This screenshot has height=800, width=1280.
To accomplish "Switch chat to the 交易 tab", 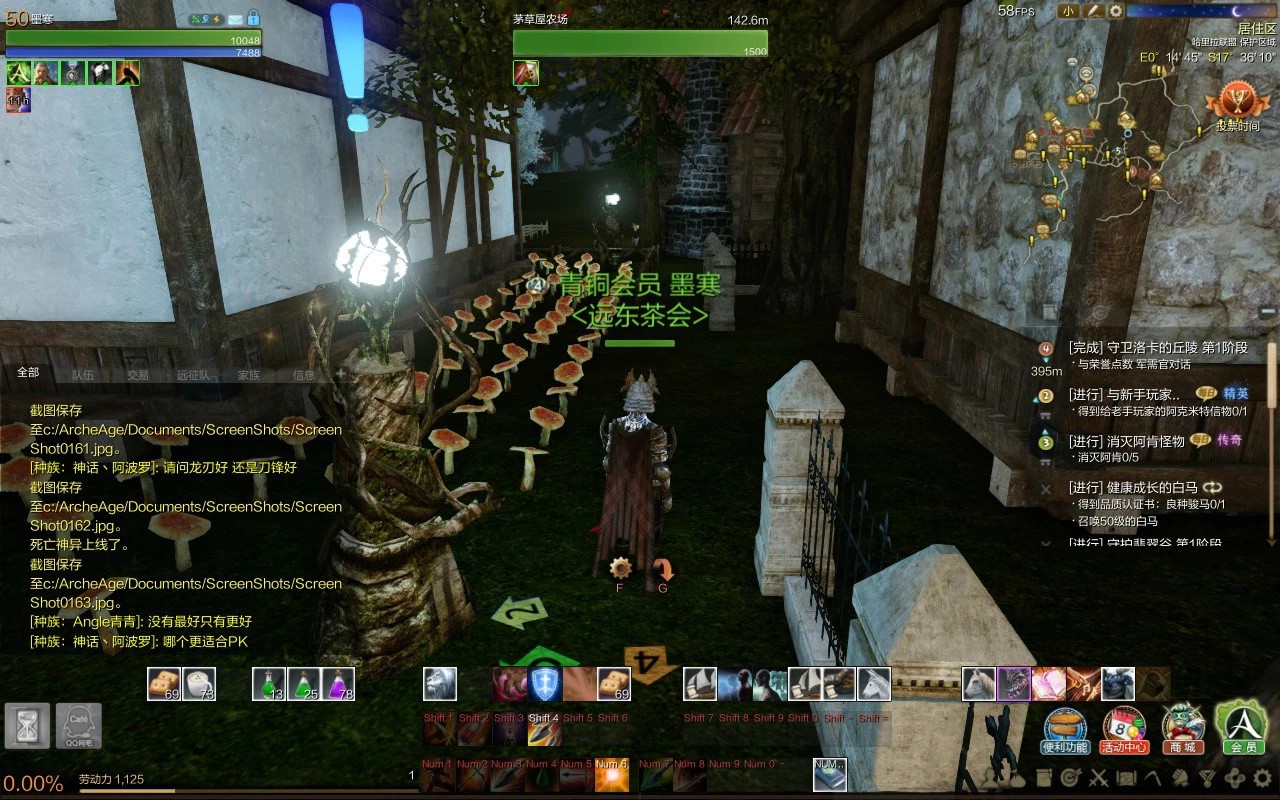I will (x=138, y=375).
